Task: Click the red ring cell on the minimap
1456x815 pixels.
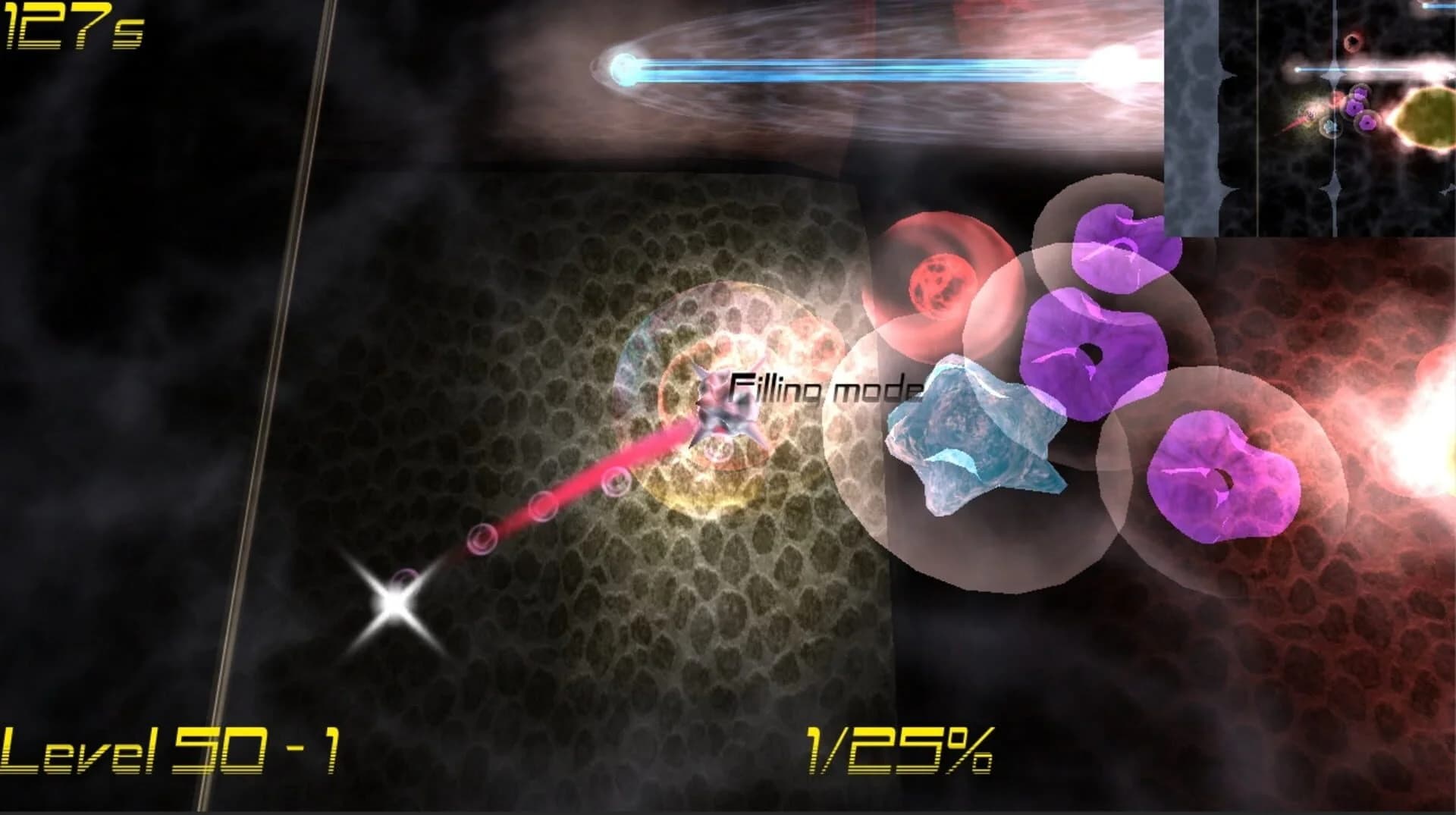Action: tap(1352, 42)
